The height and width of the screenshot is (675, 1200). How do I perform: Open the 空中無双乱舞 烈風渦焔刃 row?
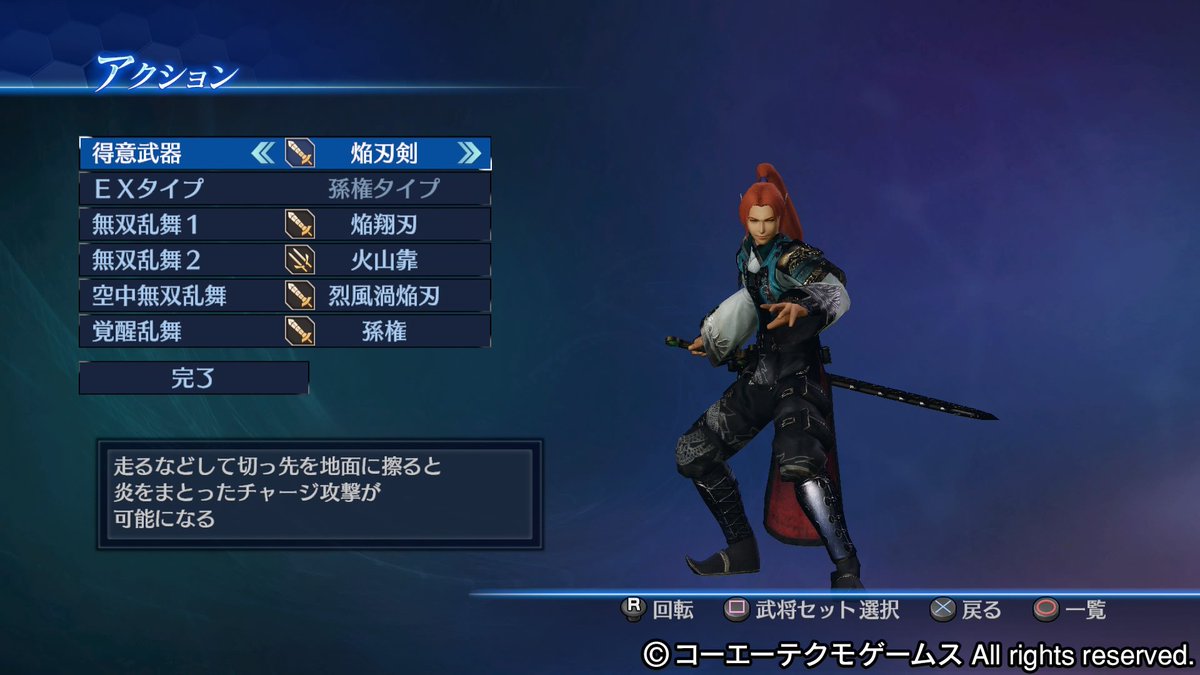coord(285,295)
